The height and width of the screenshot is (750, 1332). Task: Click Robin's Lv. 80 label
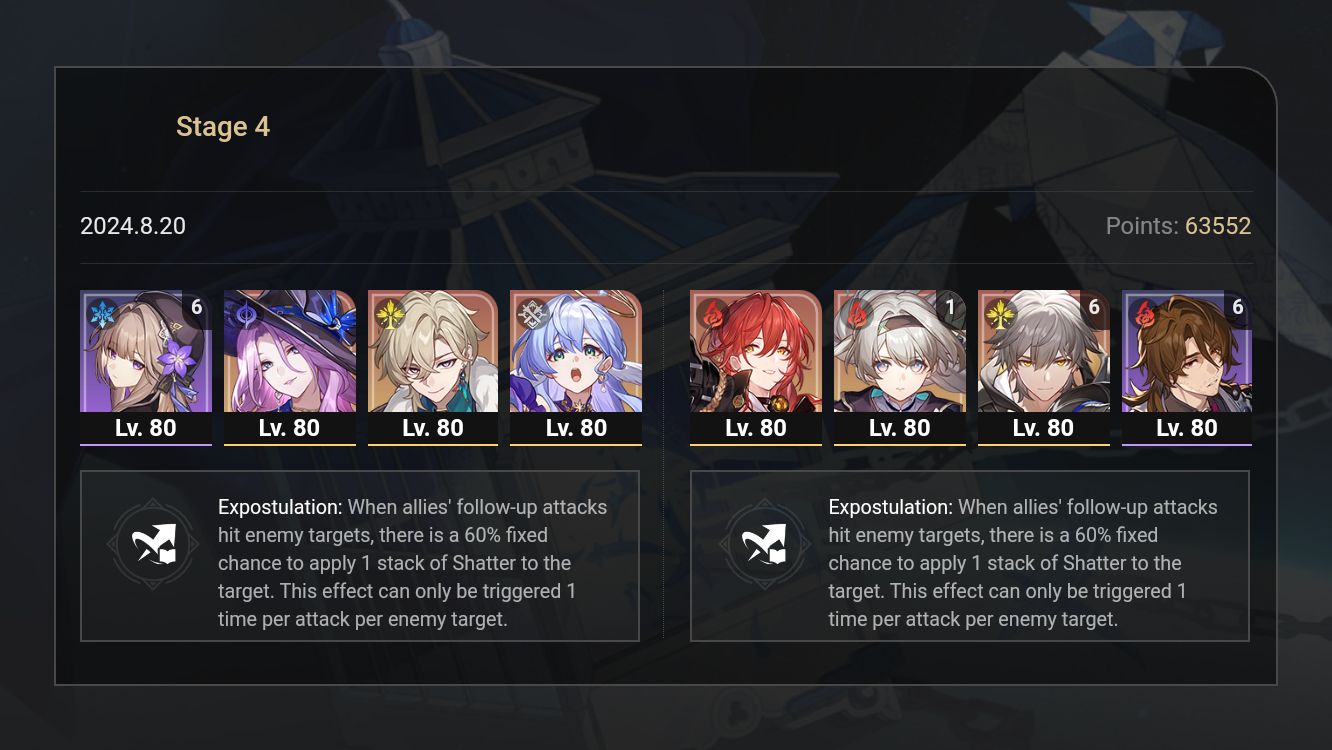[x=576, y=427]
